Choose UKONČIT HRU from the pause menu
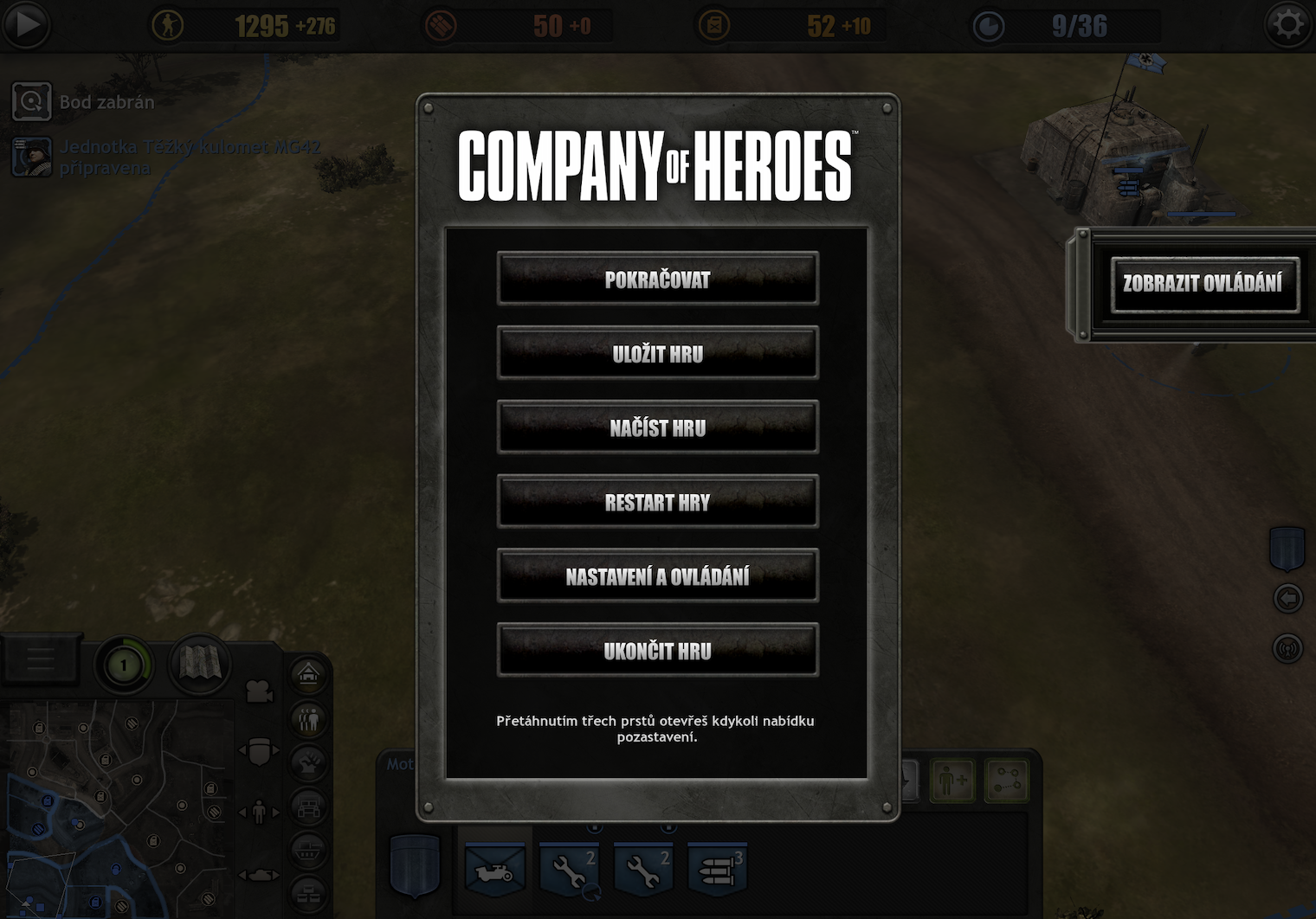This screenshot has height=919, width=1316. [657, 651]
